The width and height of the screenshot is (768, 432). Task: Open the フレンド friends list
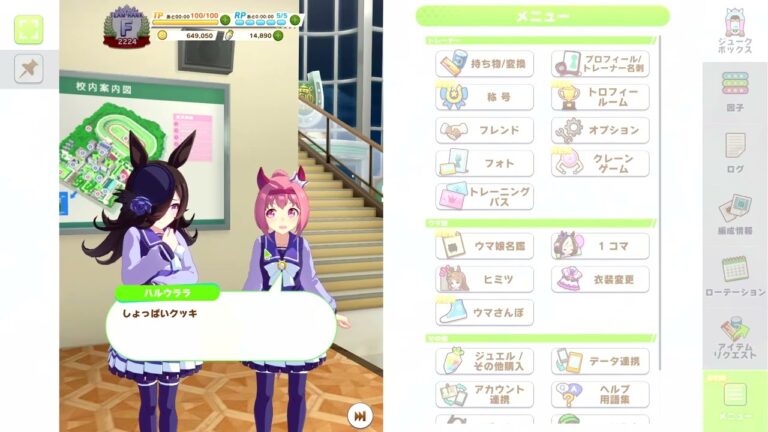click(x=485, y=130)
